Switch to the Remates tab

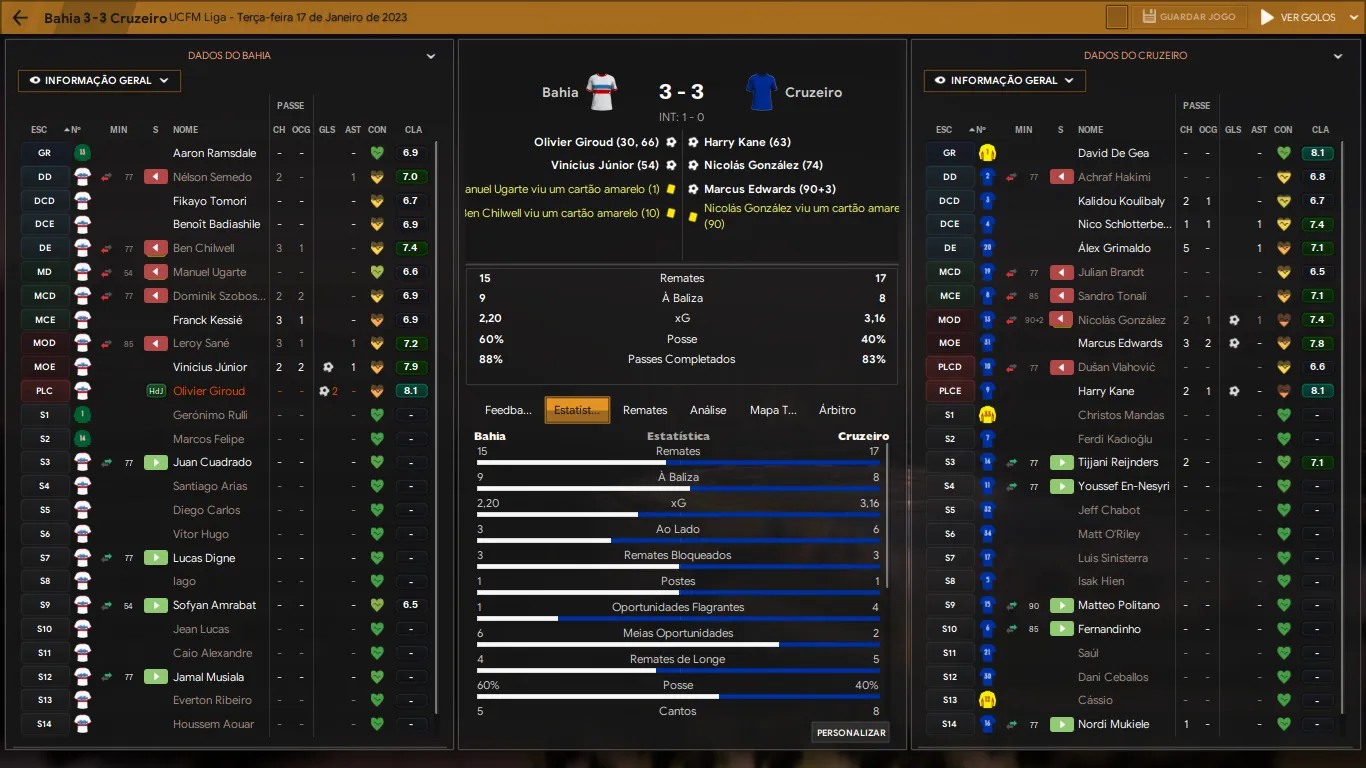point(645,410)
